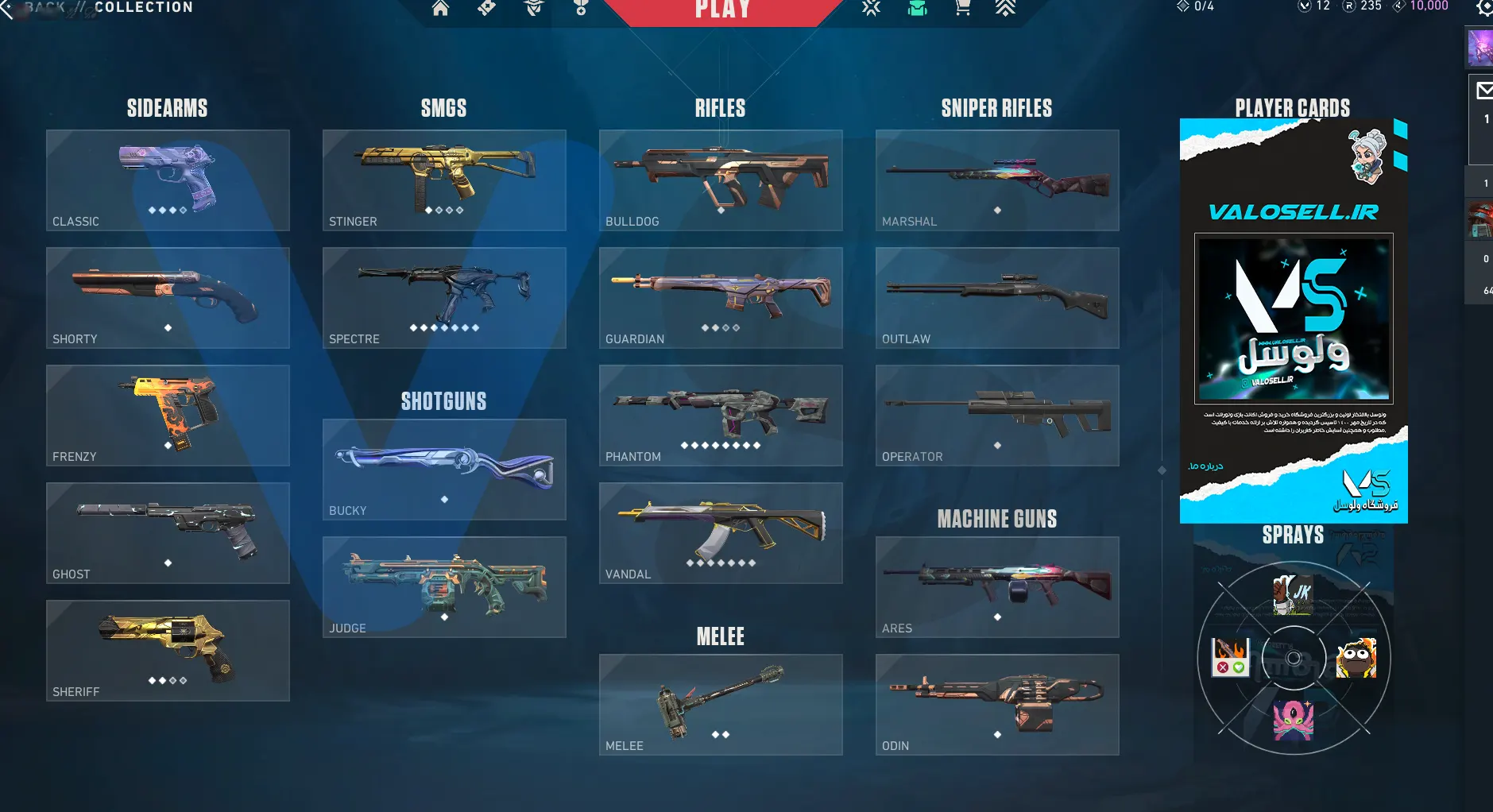1493x812 pixels.
Task: Open the home icon in top navigation
Action: 440,8
